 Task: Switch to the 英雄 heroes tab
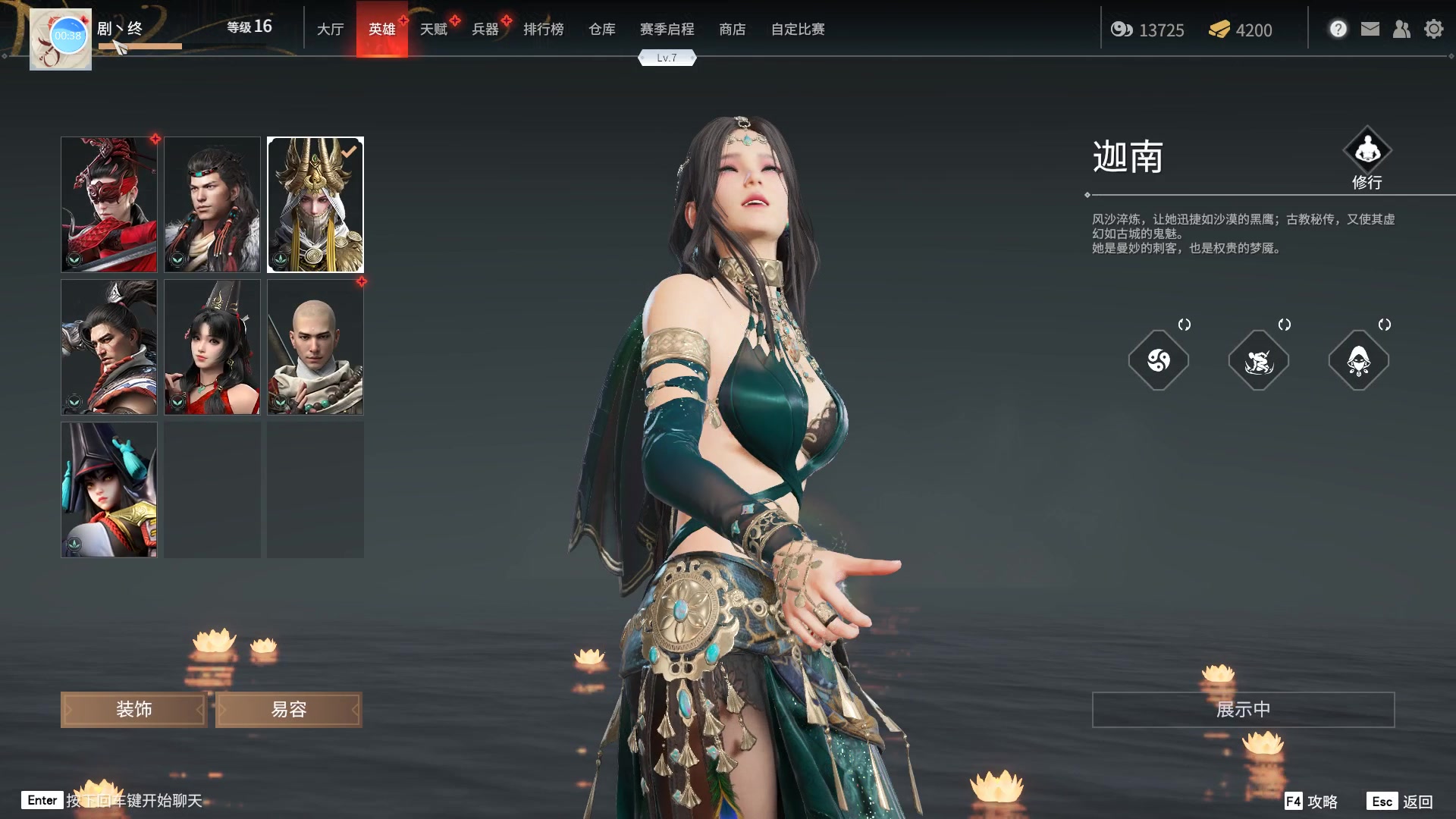(381, 29)
